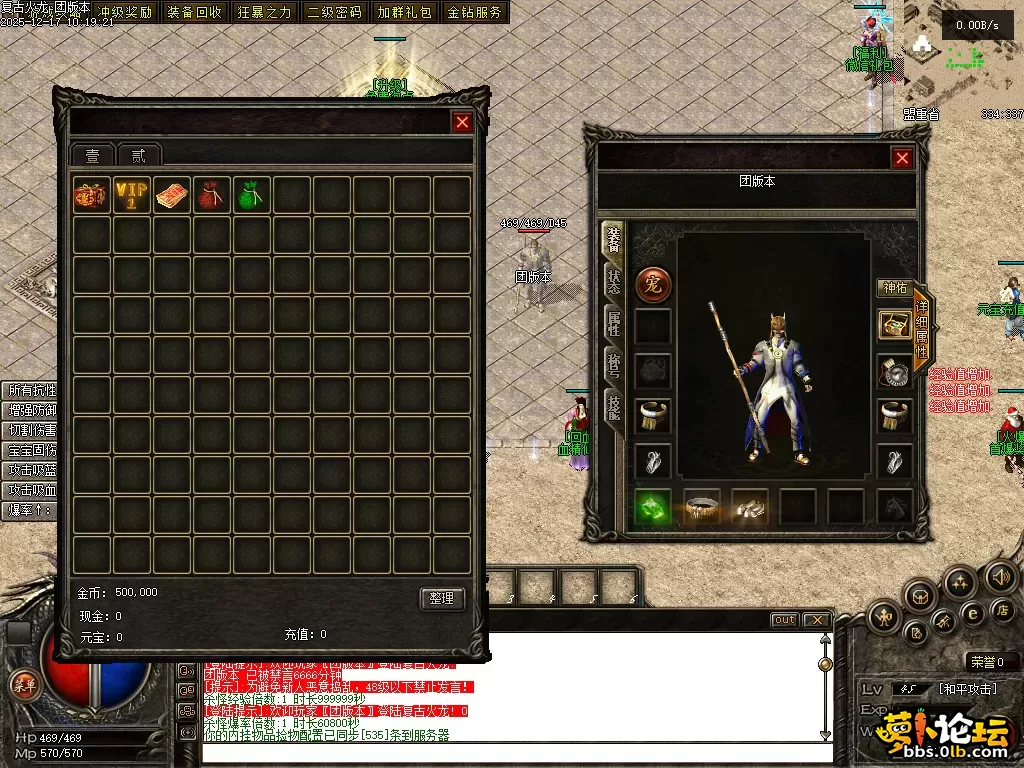Select the red gift box item

point(91,195)
